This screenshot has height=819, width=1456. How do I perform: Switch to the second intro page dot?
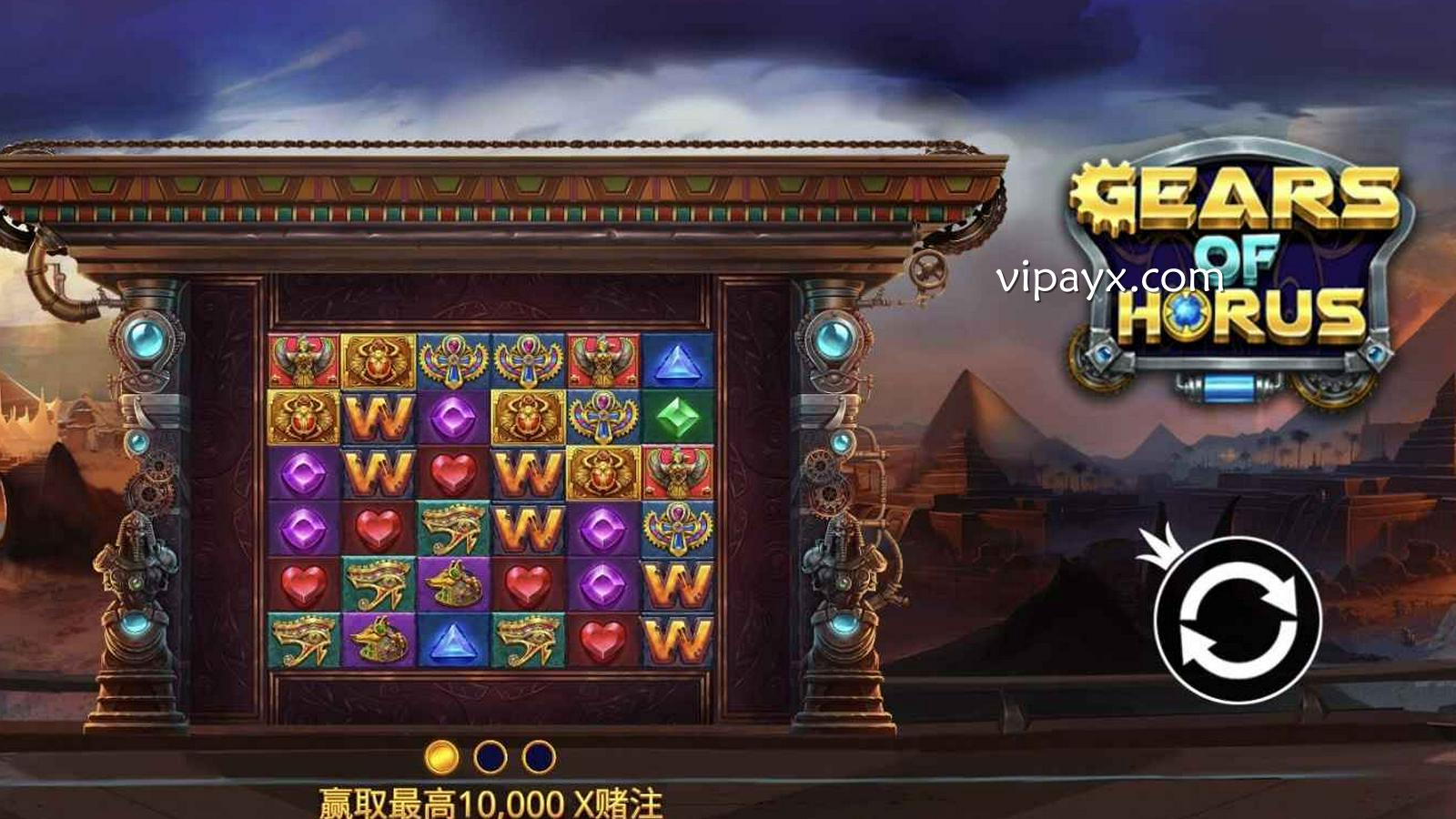click(490, 757)
